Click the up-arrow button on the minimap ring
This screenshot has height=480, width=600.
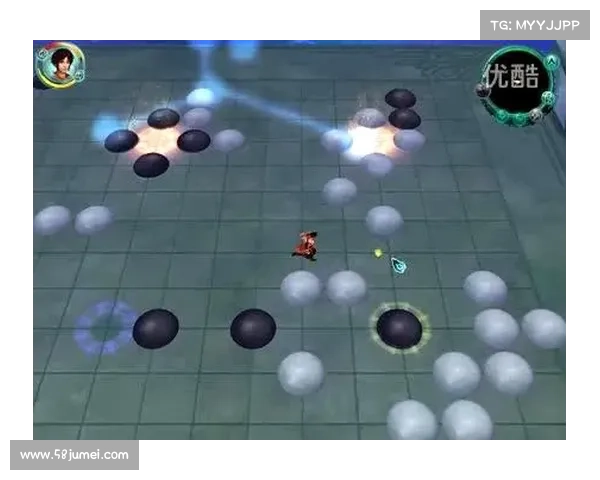(551, 59)
